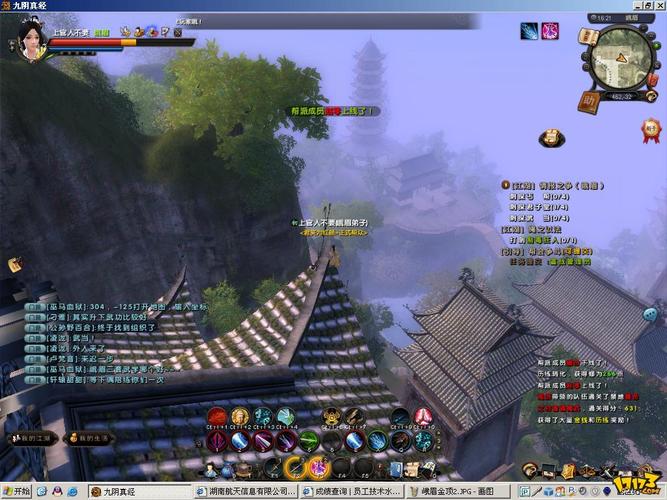Select the blue sword-slash buff icon

pos(529,31)
